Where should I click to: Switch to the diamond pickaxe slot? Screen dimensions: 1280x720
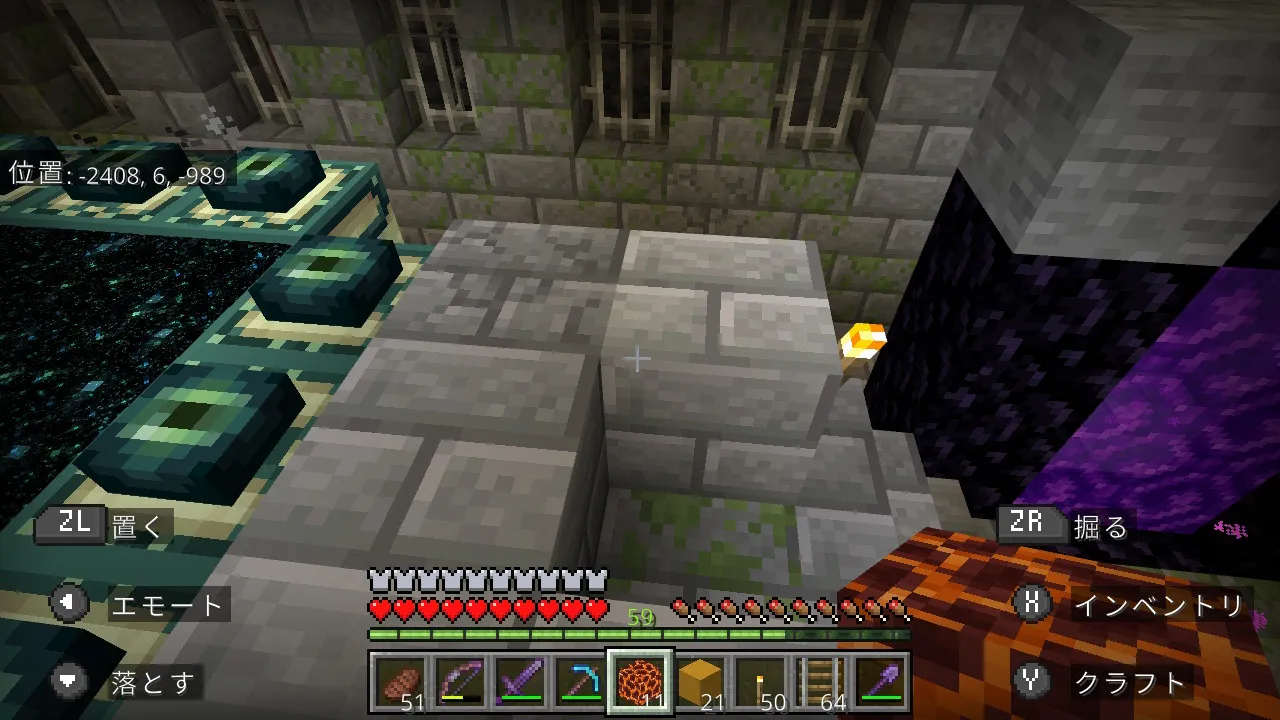point(579,683)
